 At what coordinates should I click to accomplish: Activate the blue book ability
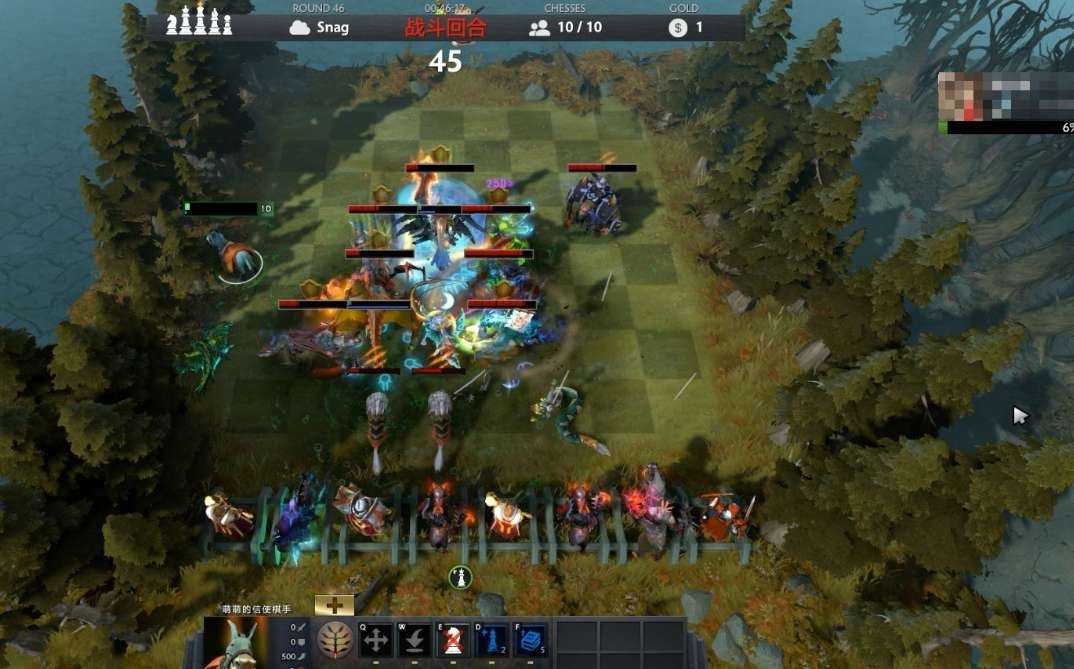click(x=530, y=640)
